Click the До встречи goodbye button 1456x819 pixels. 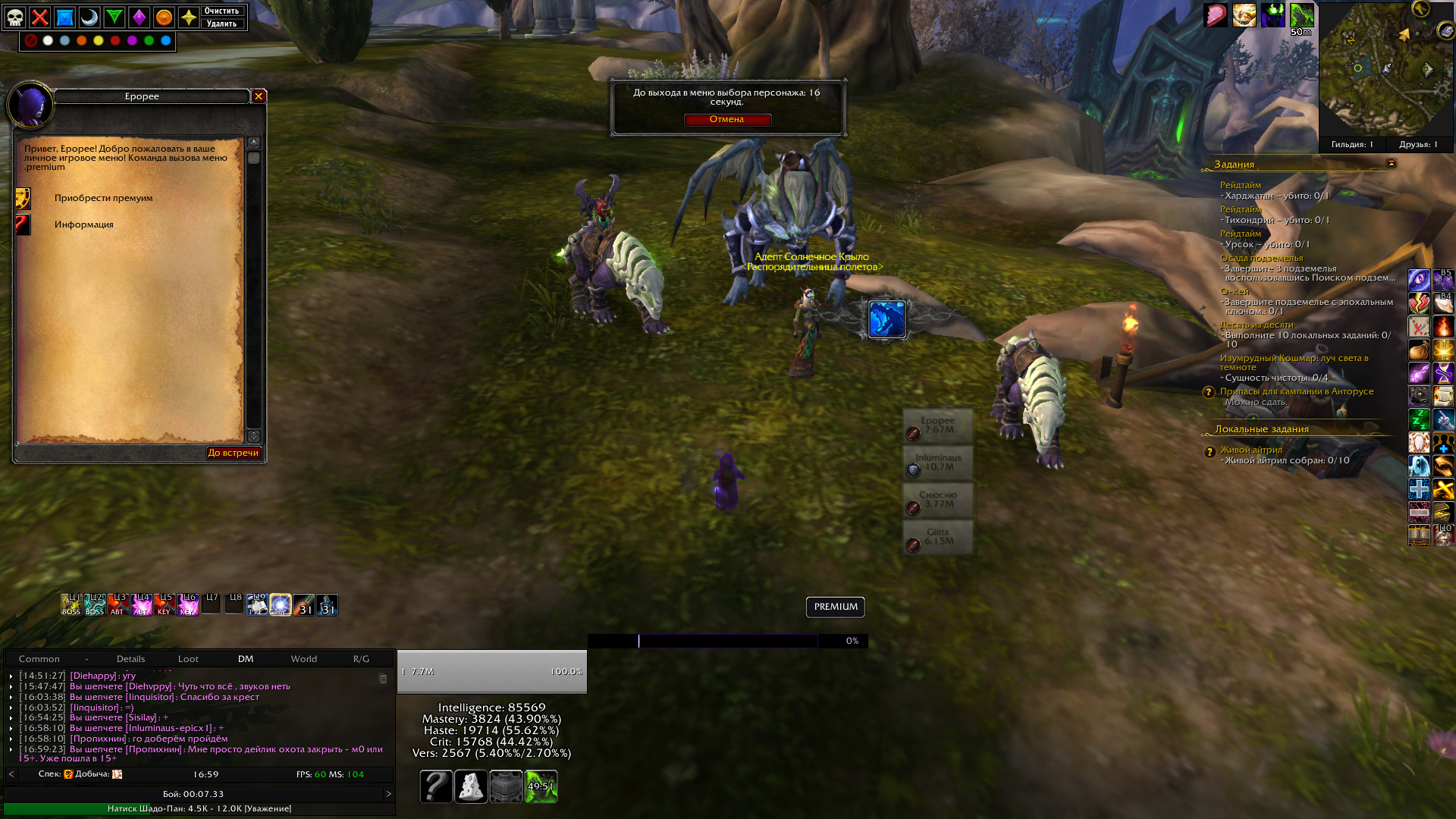point(234,453)
